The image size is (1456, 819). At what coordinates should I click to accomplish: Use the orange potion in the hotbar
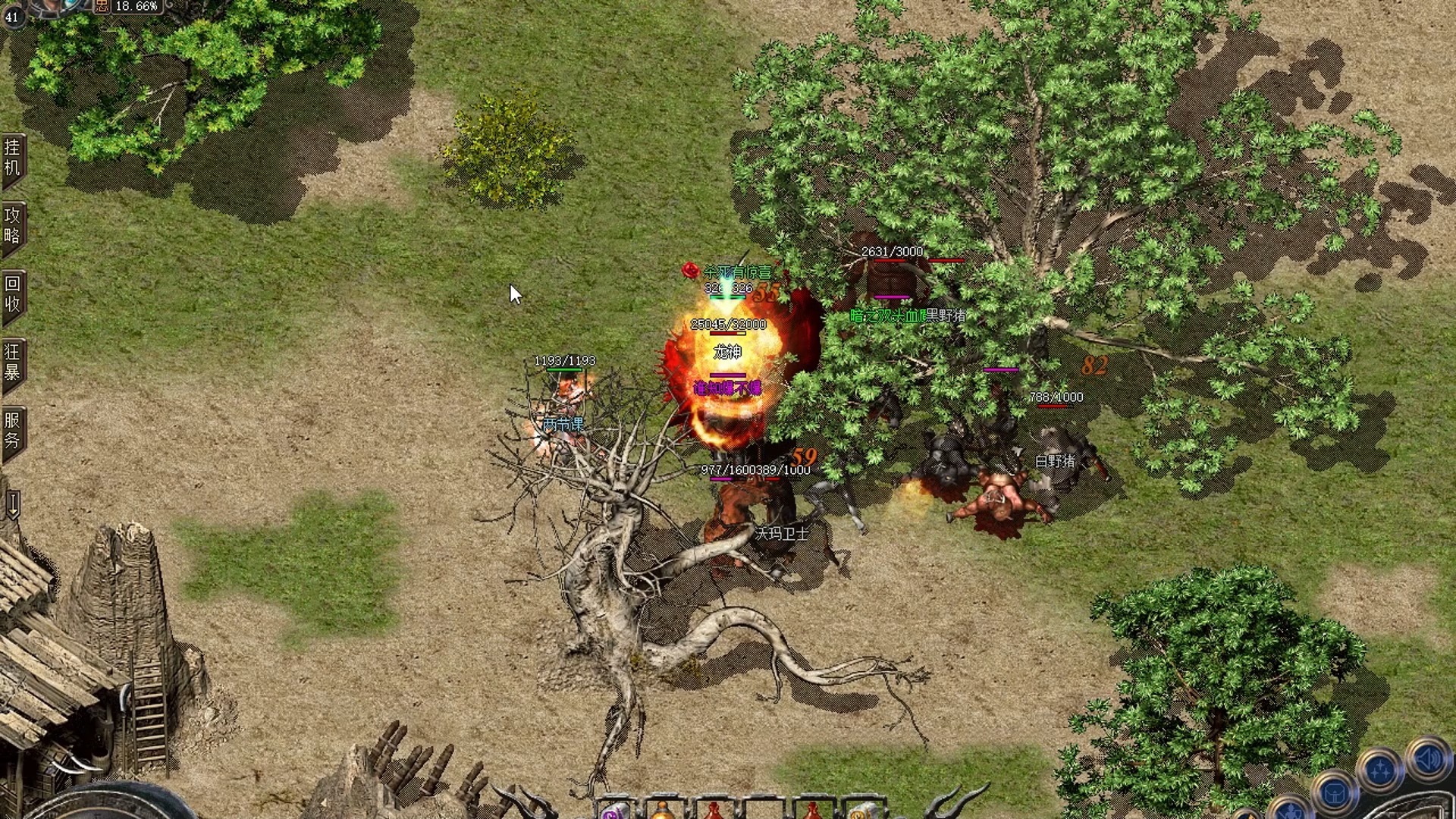[663, 811]
